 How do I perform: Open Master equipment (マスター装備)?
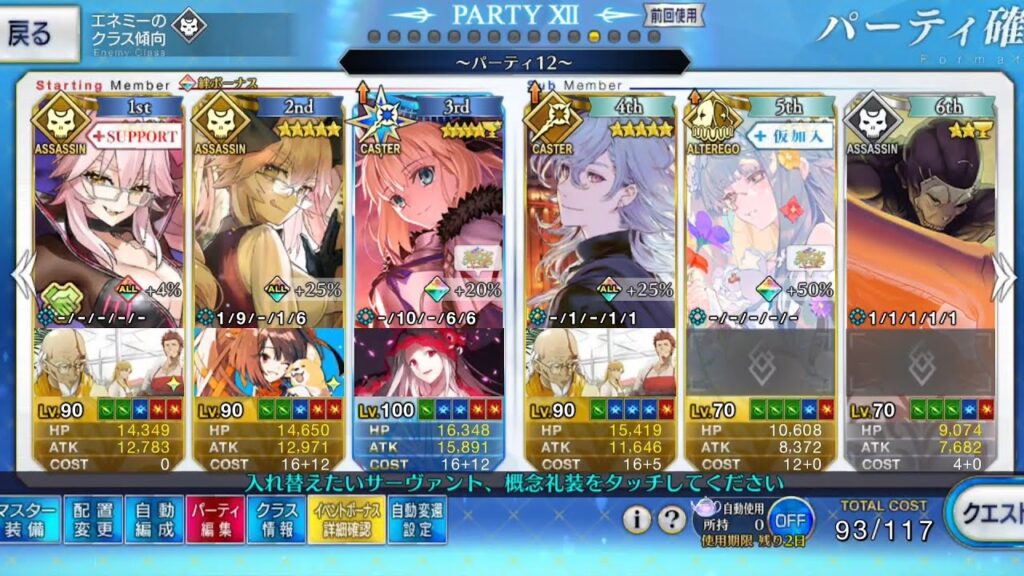click(x=28, y=519)
